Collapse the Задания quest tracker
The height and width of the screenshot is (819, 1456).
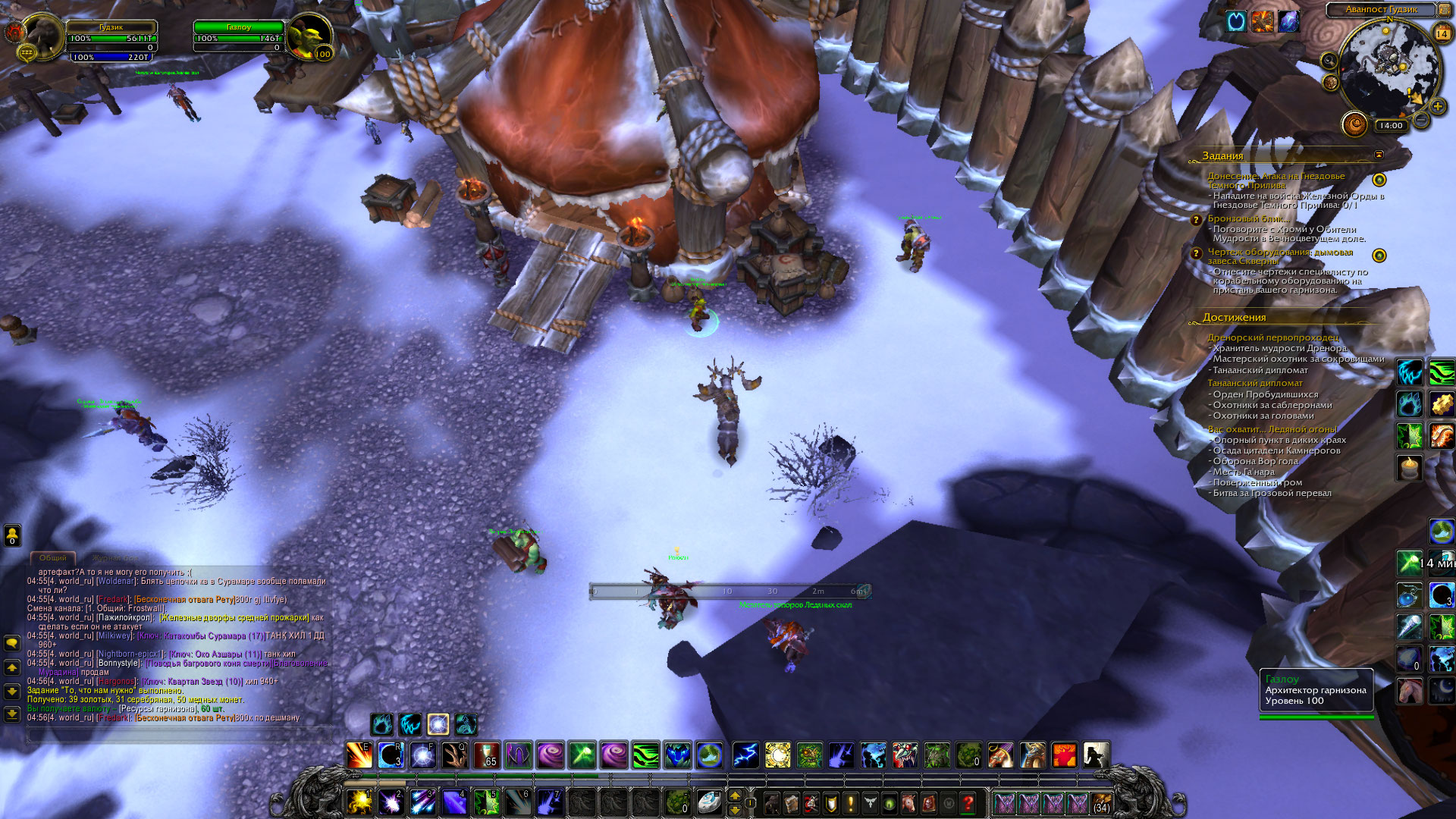[1379, 155]
